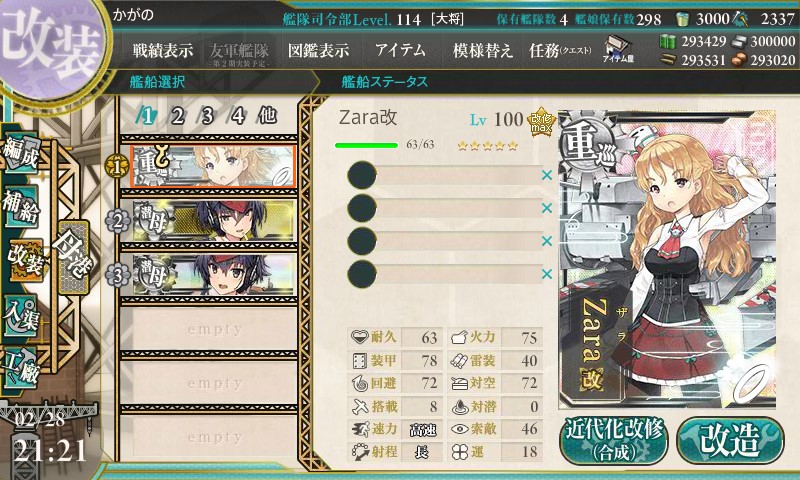
Task: Open the 他 other ships tab
Action: [267, 115]
